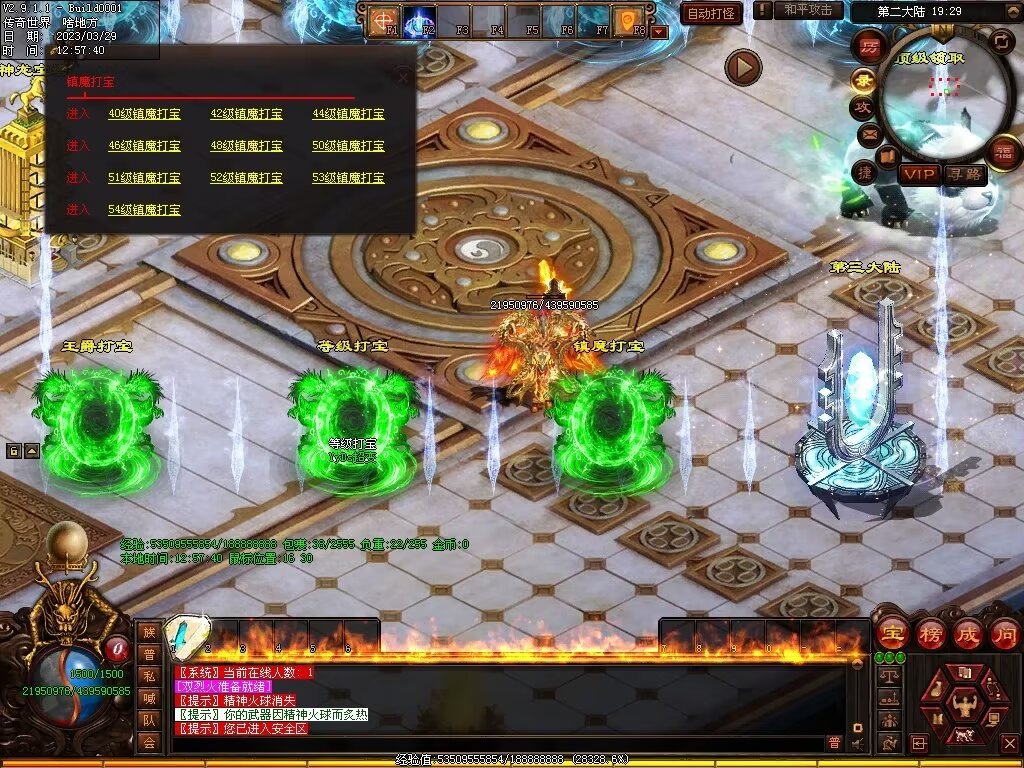Viewport: 1024px width, 768px height.
Task: Open the mail envelope icon
Action: [867, 133]
